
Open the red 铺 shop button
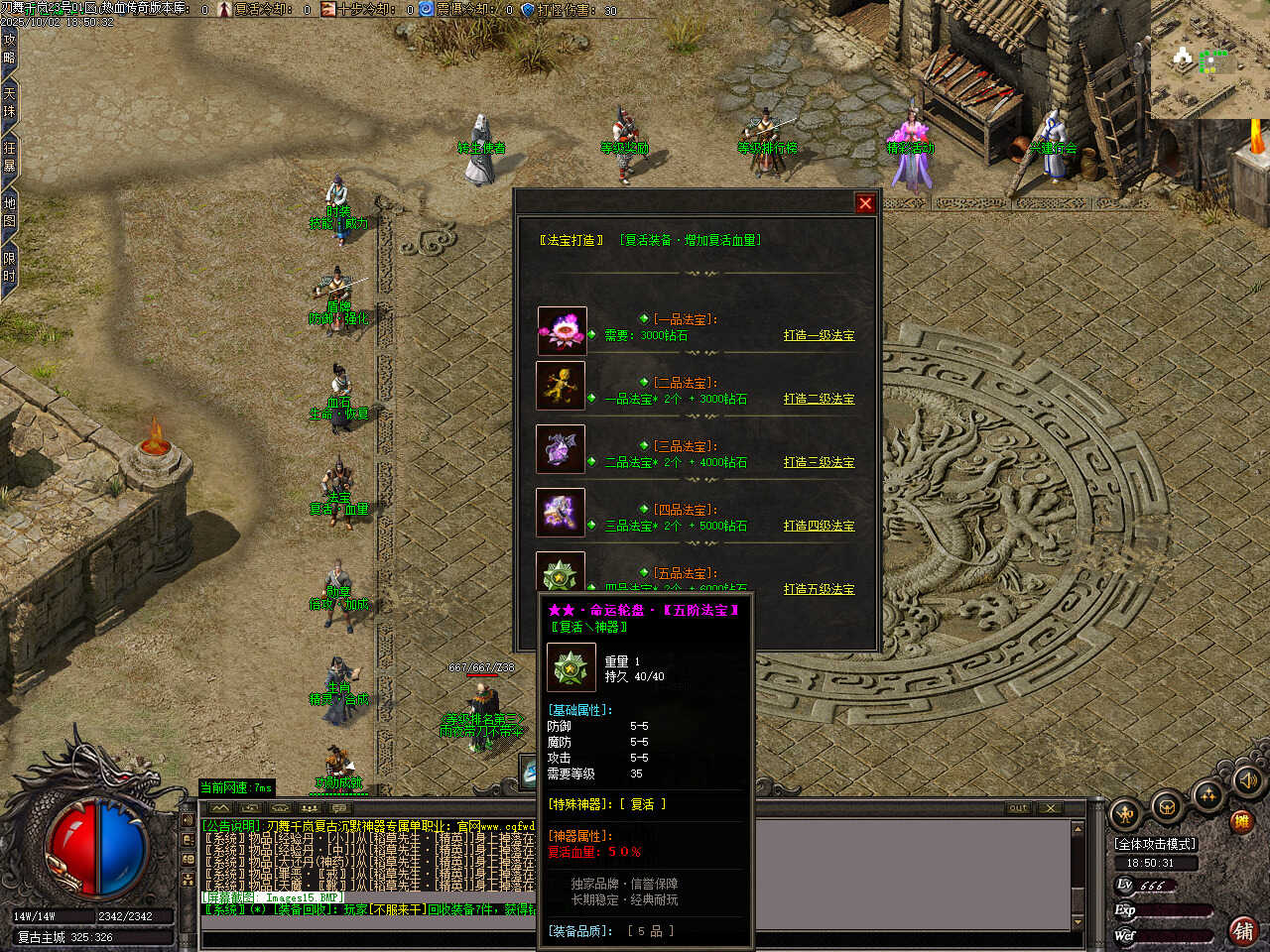[1241, 929]
